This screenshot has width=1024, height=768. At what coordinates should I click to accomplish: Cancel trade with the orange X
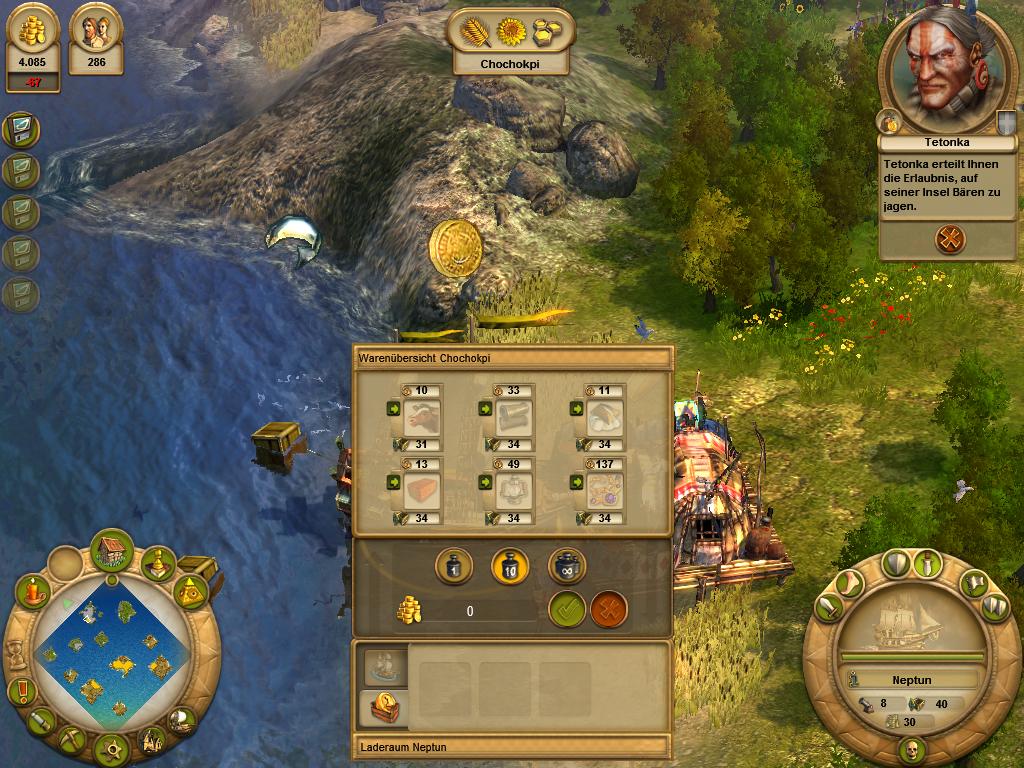pos(609,610)
